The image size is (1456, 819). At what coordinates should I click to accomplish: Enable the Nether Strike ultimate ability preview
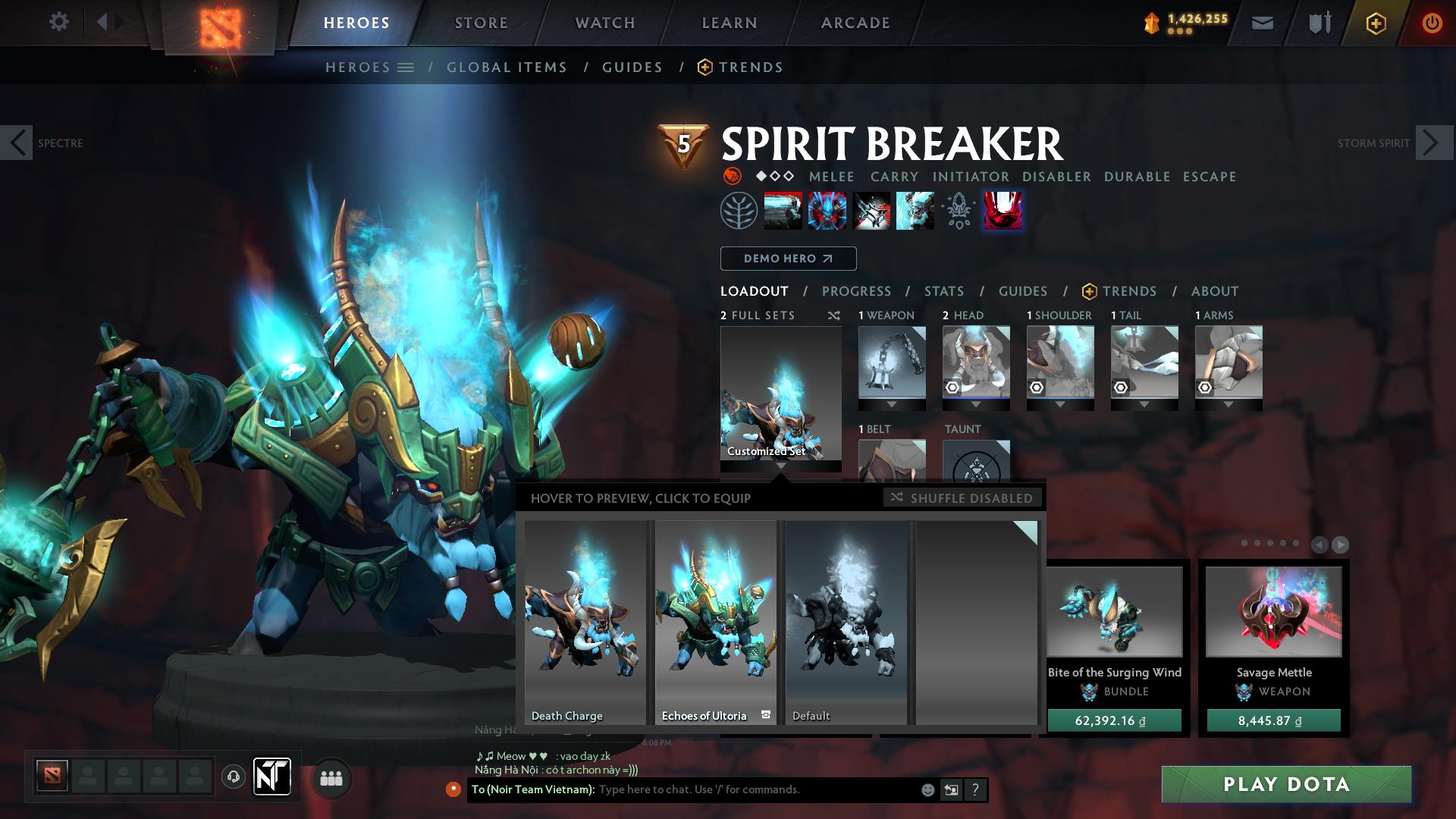pyautogui.click(x=1003, y=211)
